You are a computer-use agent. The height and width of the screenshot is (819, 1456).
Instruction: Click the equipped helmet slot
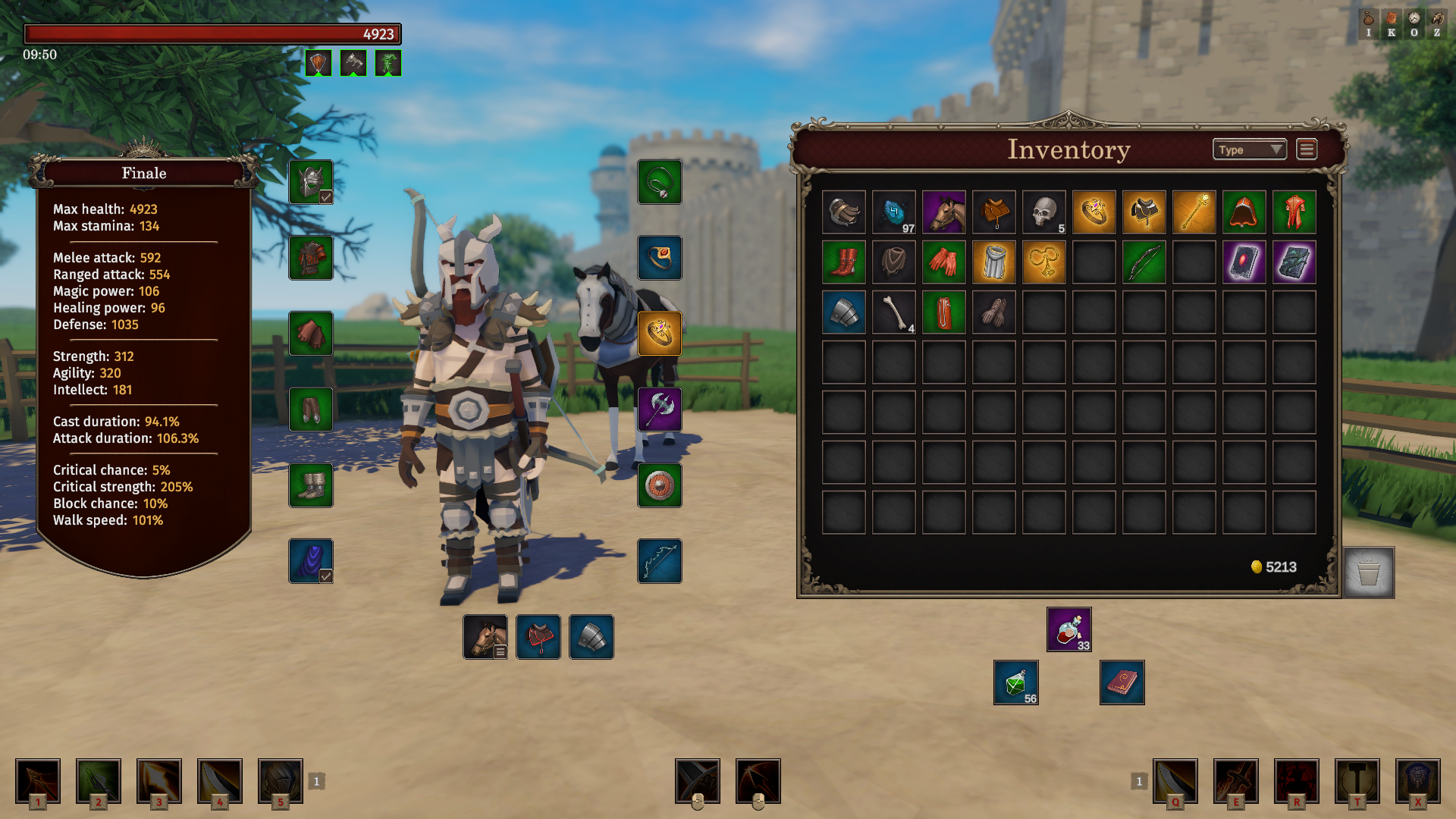[311, 182]
